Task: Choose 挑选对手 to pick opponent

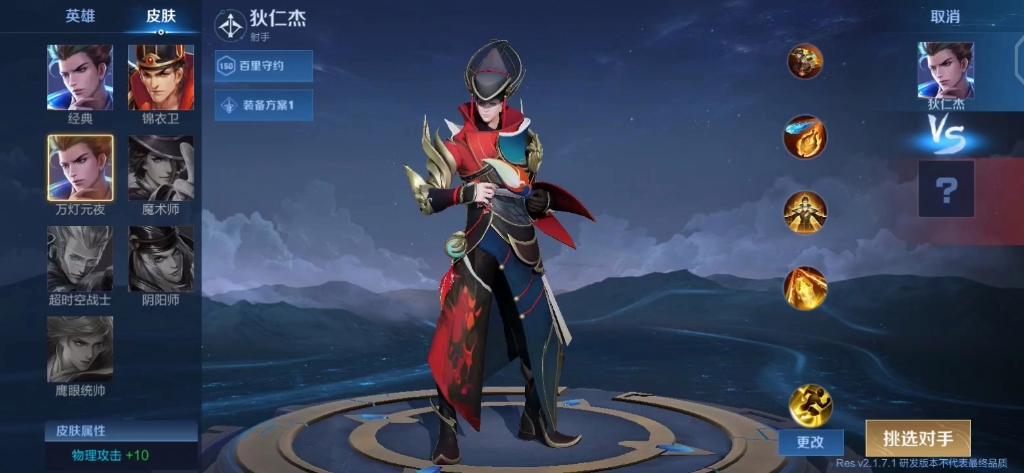Action: pyautogui.click(x=917, y=438)
